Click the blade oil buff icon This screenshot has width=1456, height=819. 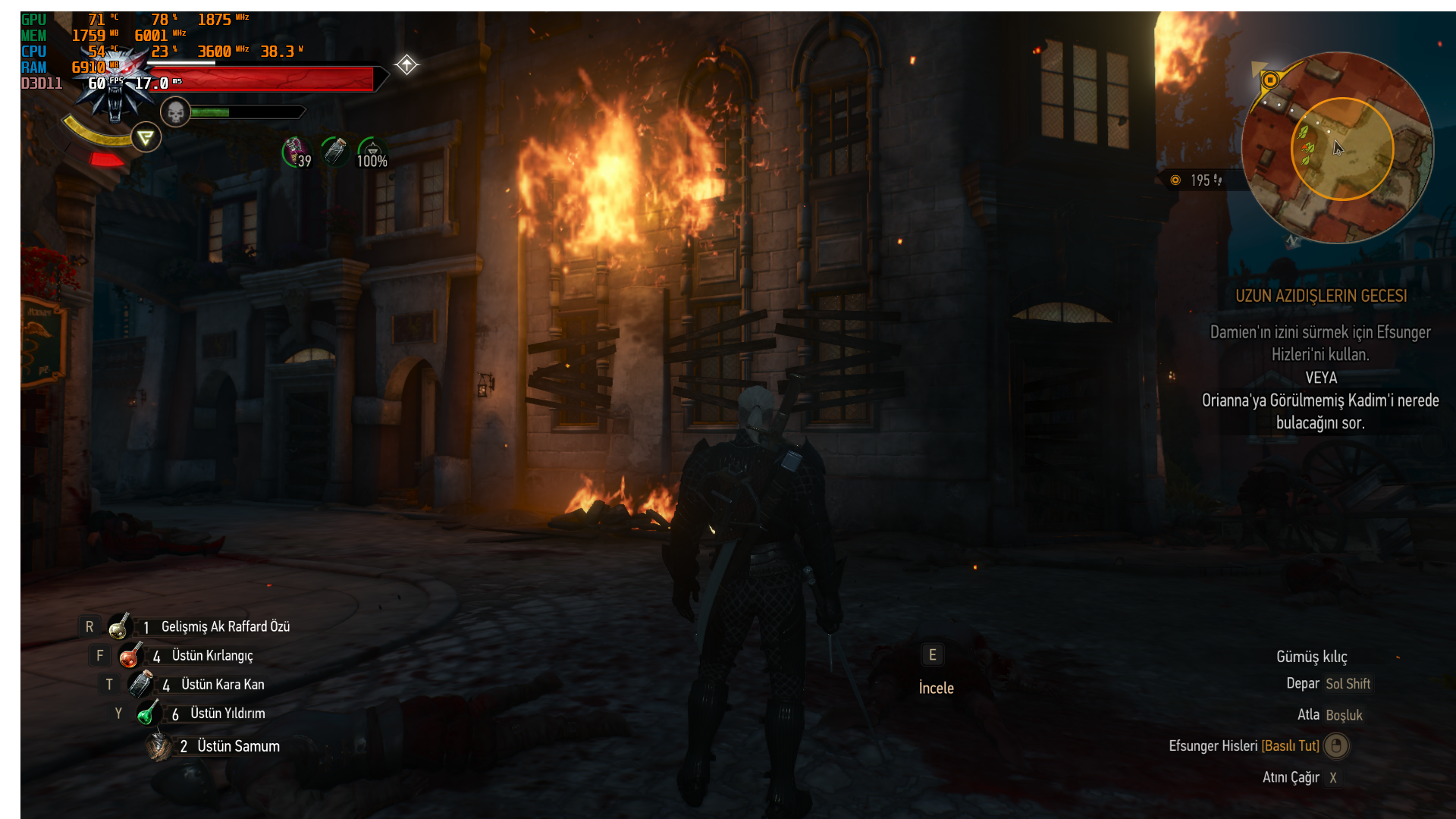[334, 151]
